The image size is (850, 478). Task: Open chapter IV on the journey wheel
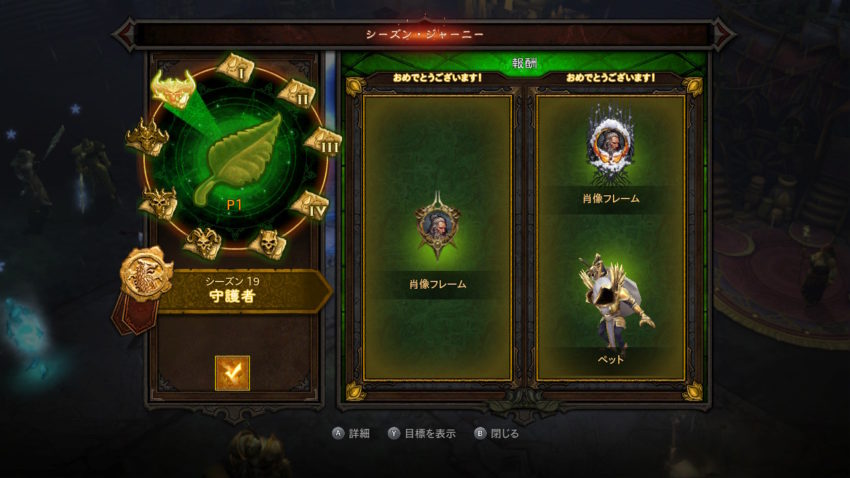tap(312, 204)
